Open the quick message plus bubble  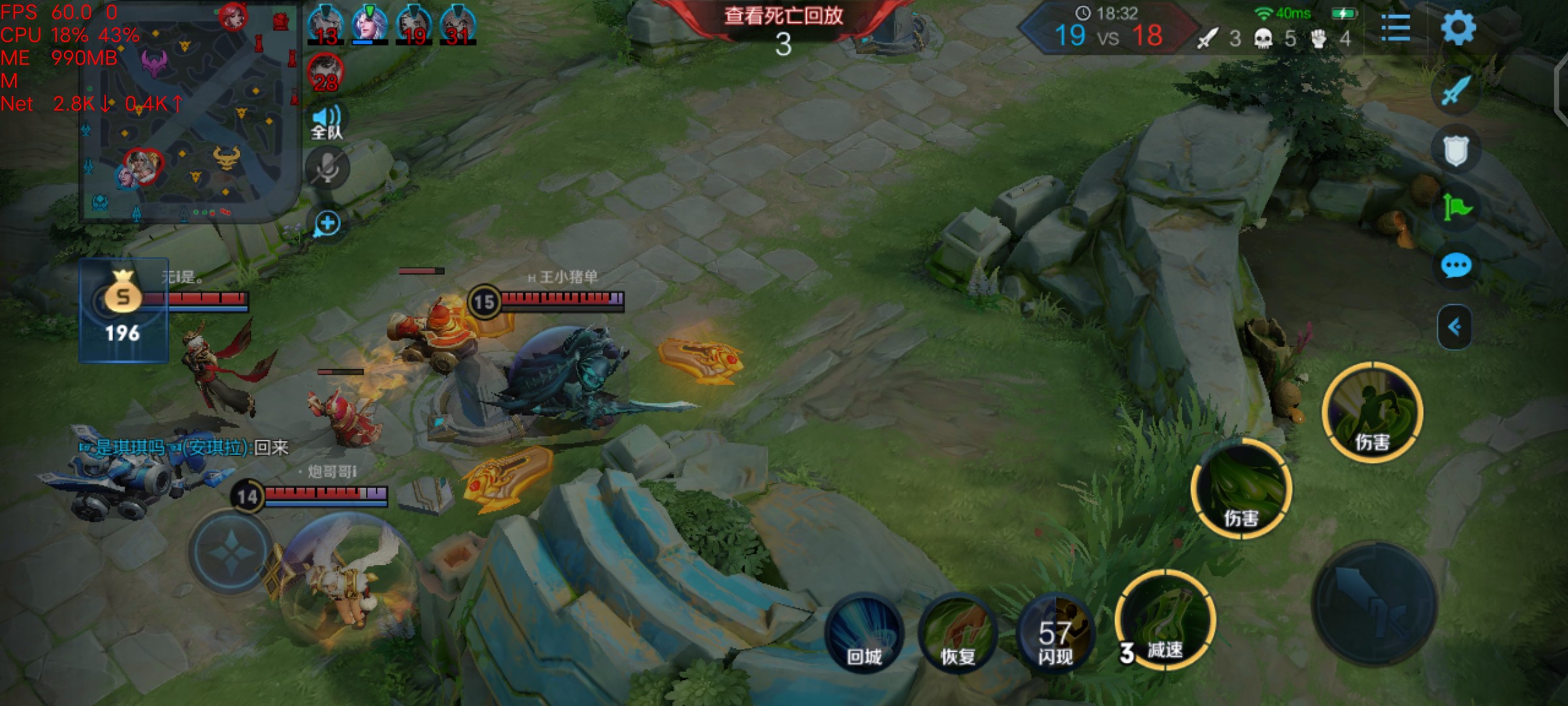[327, 224]
